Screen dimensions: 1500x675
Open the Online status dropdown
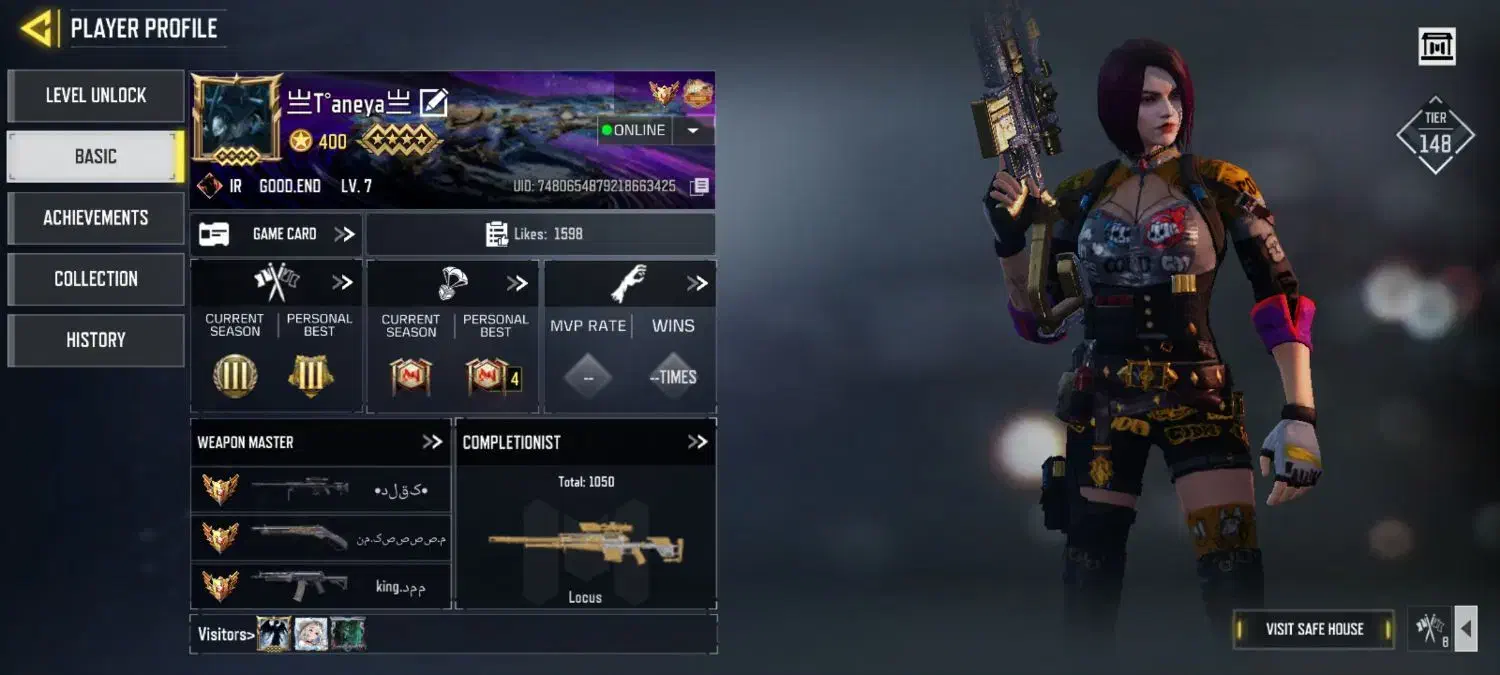(693, 130)
